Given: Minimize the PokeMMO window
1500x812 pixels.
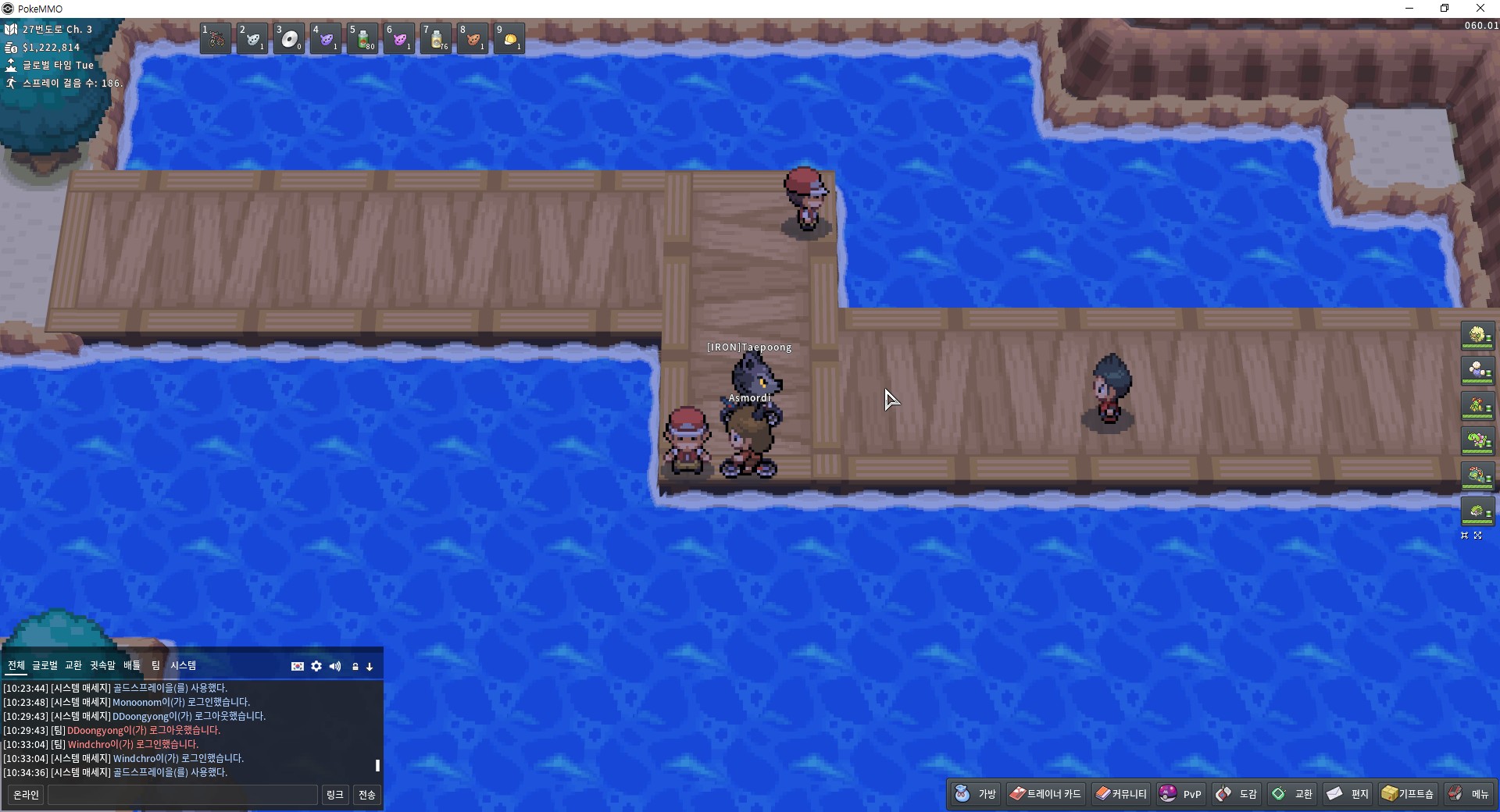Looking at the screenshot, I should click(x=1409, y=9).
